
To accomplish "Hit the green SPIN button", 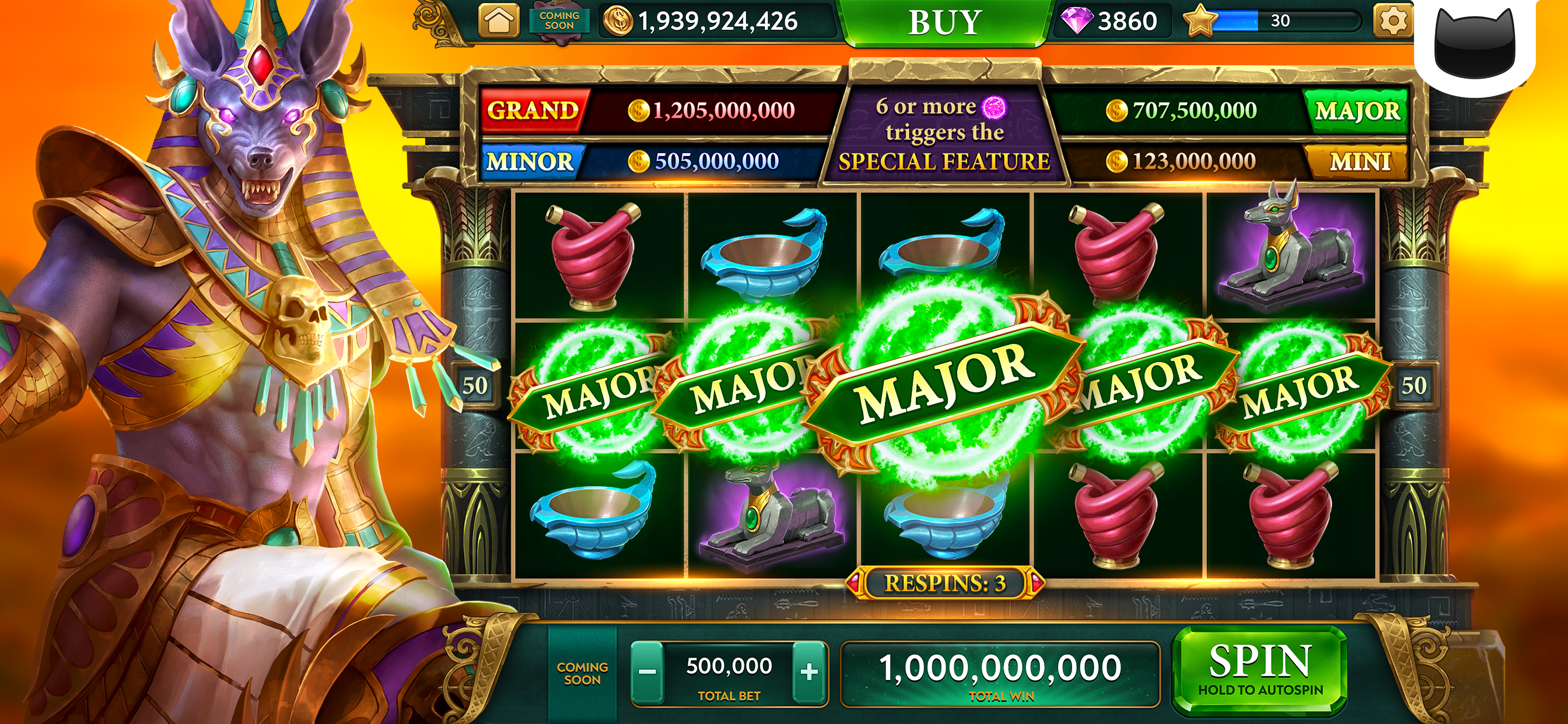I will click(x=1260, y=669).
